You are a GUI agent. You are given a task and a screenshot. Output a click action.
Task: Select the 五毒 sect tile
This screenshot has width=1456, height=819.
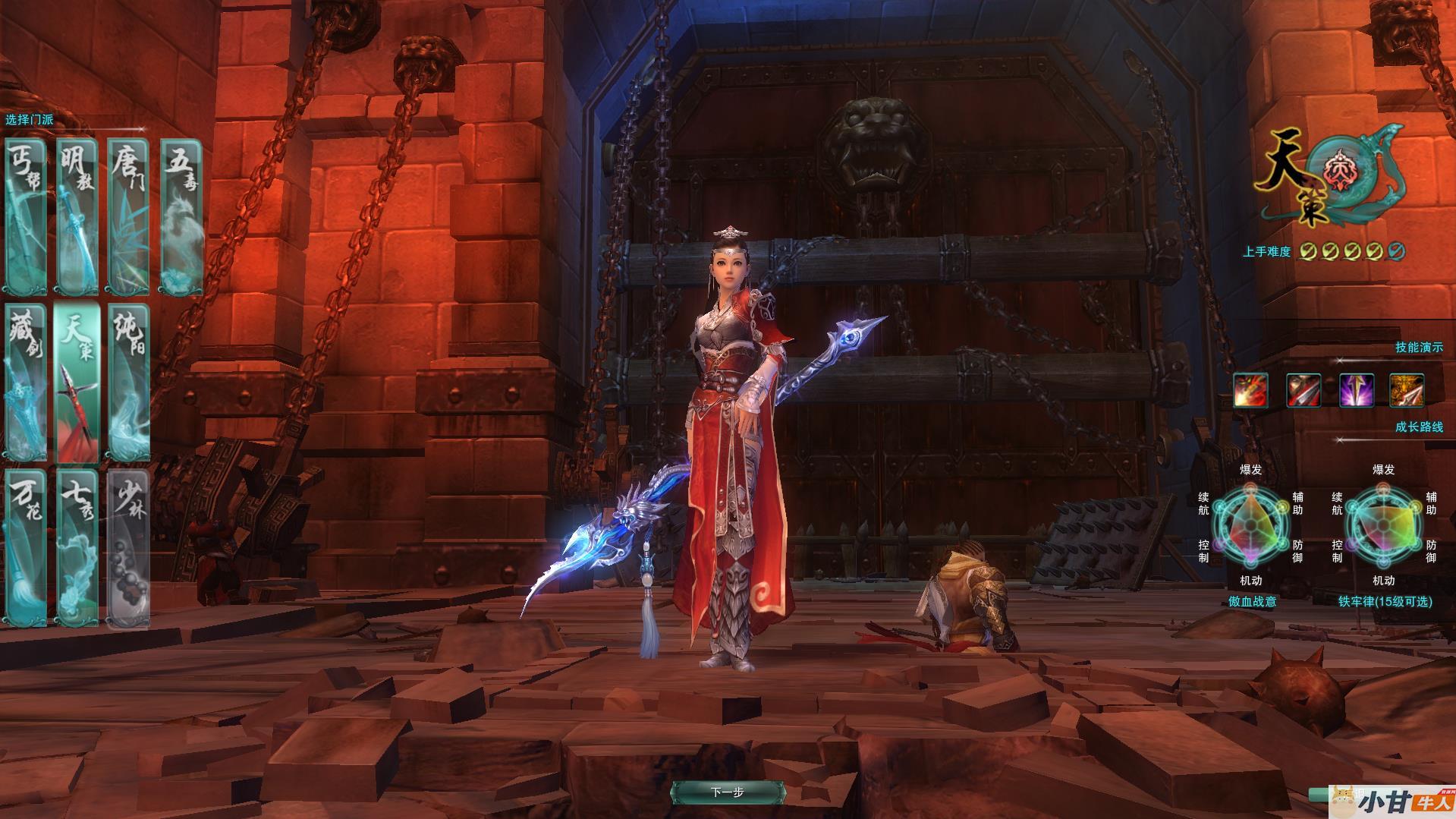tap(182, 216)
